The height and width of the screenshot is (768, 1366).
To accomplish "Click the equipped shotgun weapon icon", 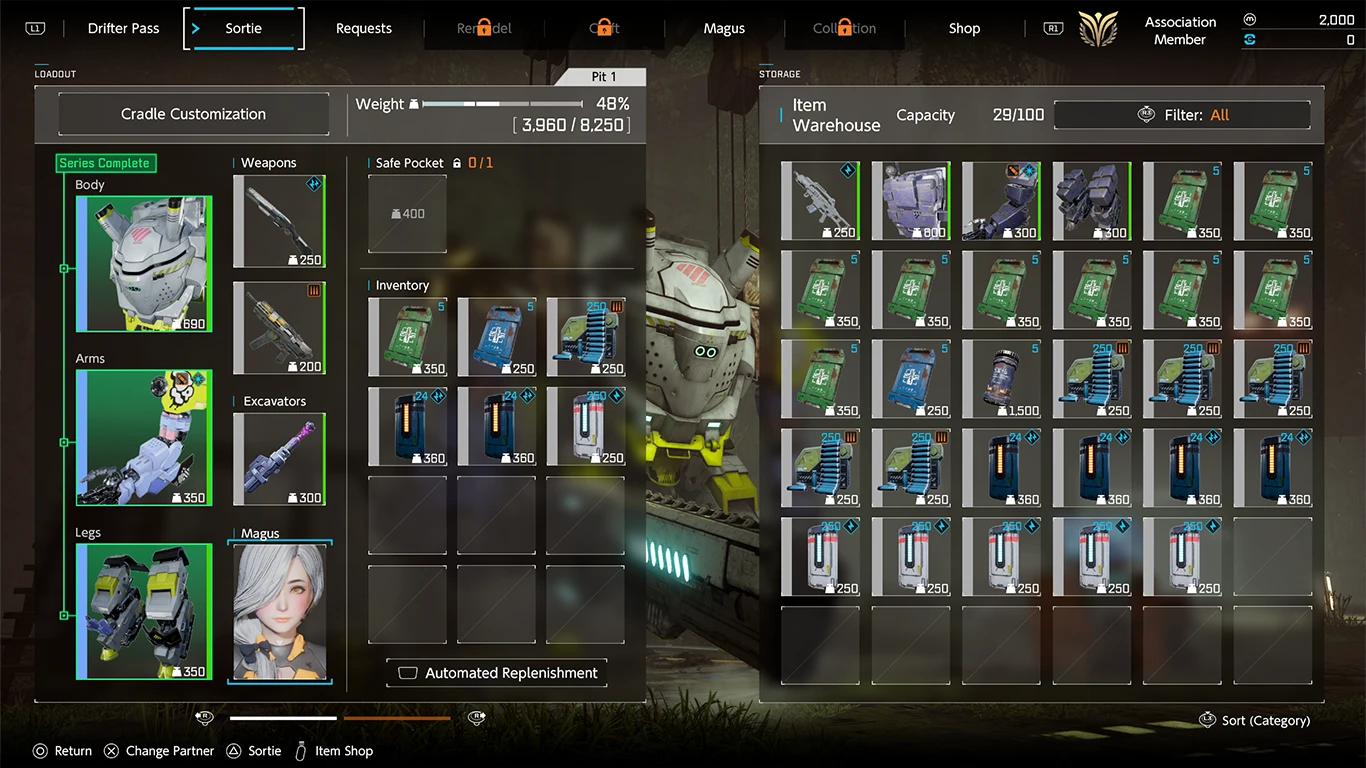I will coord(279,220).
